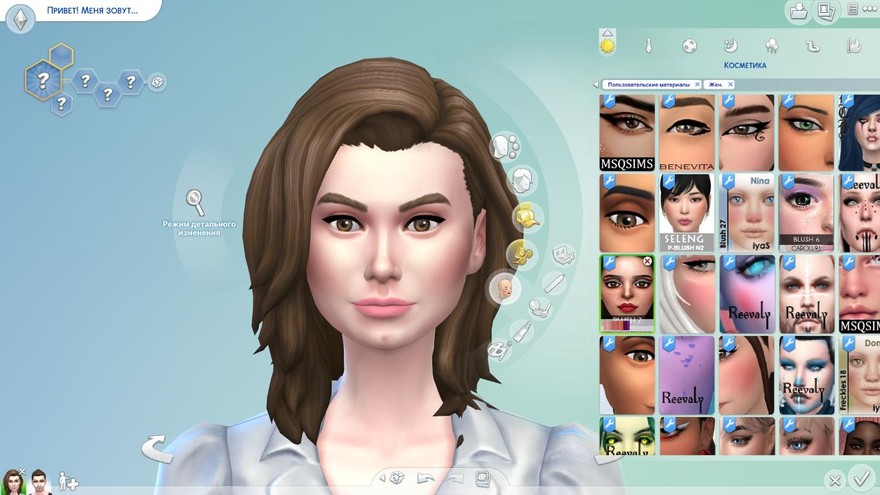Viewport: 880px width, 495px height.
Task: Select the SELENG P-Blush N2 thumbnail
Action: pos(686,212)
